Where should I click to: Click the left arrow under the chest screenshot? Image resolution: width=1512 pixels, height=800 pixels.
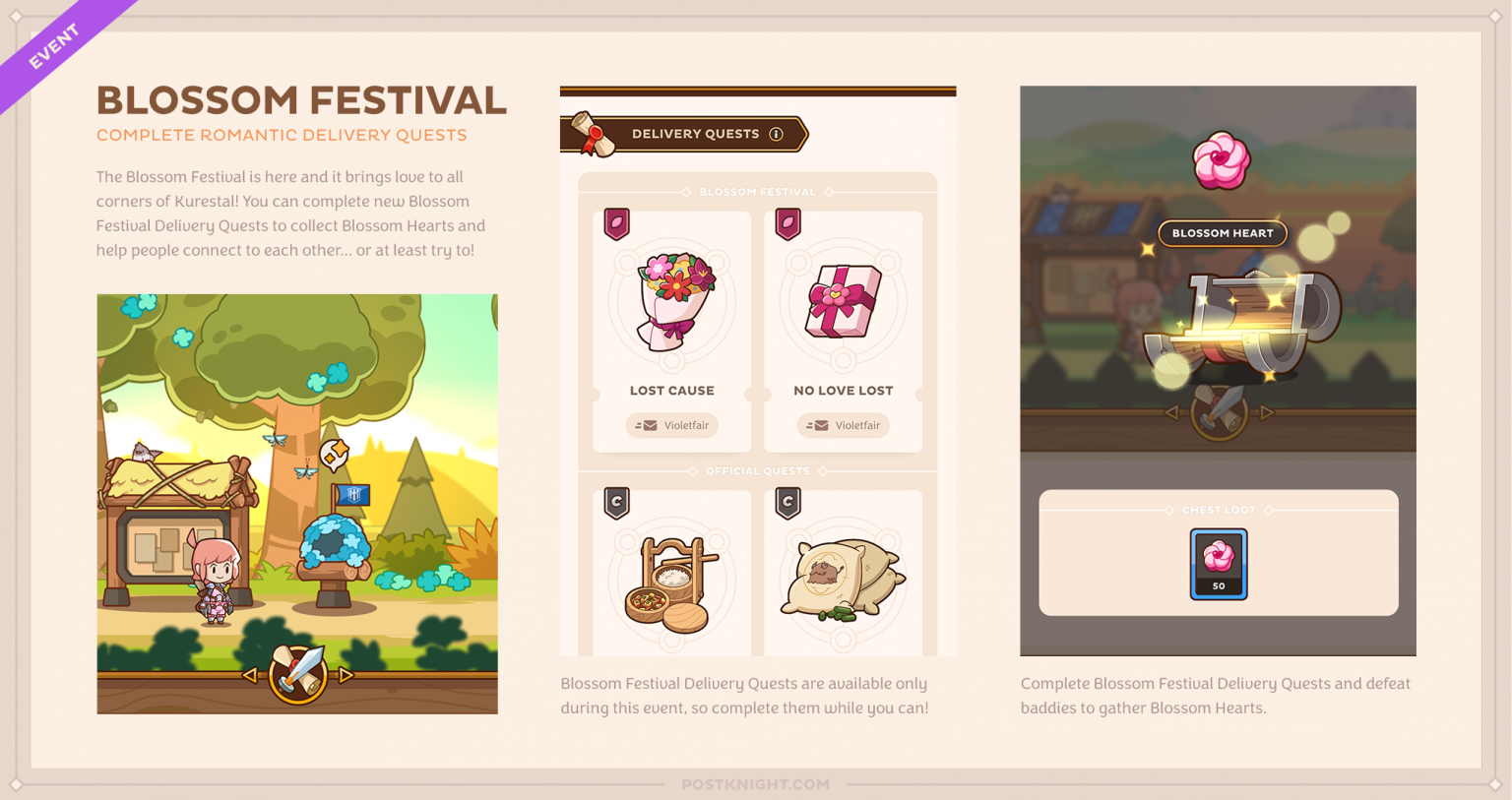click(1172, 414)
